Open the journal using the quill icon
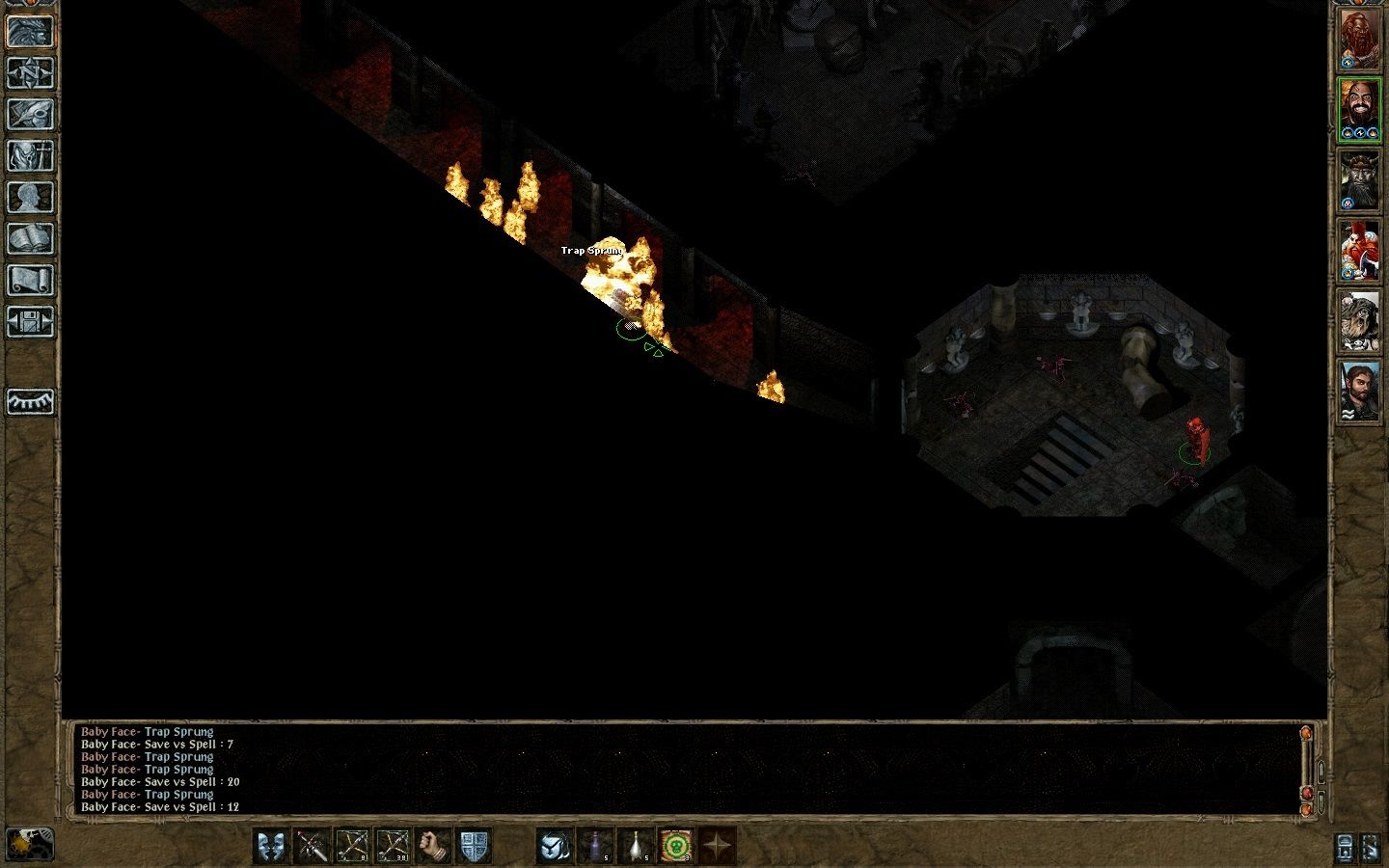This screenshot has height=868, width=1389. pos(30,116)
